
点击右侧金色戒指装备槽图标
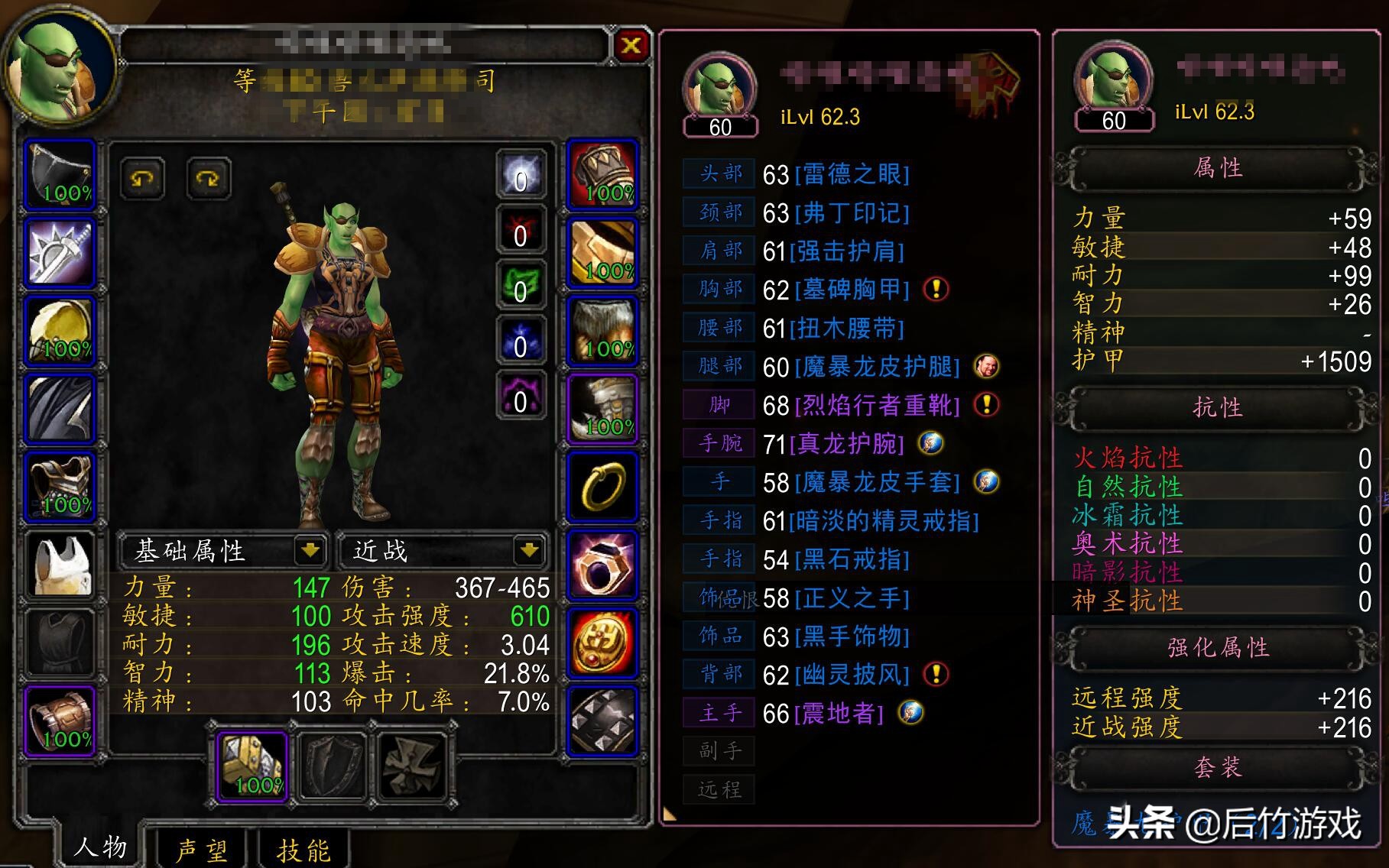603,487
